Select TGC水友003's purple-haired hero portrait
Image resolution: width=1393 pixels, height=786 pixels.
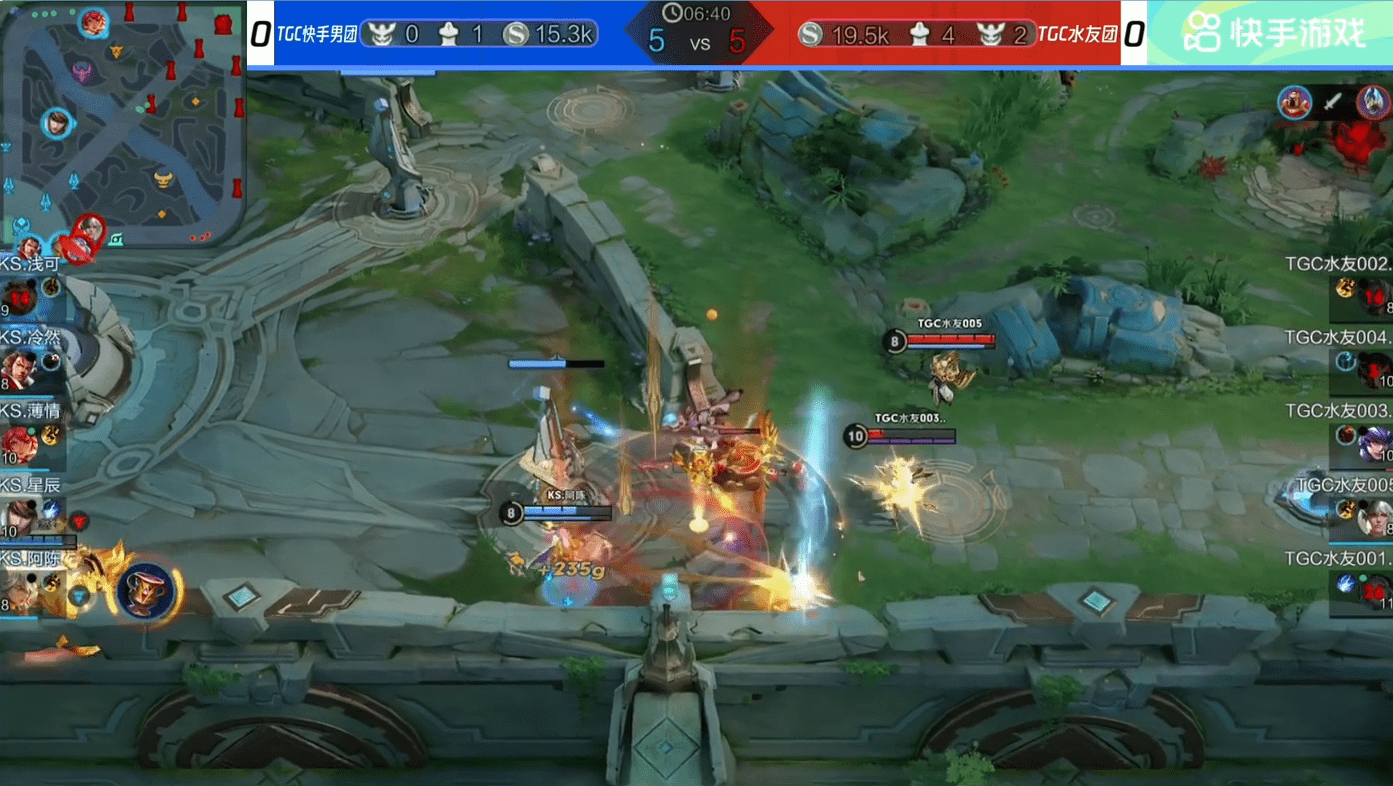1376,442
